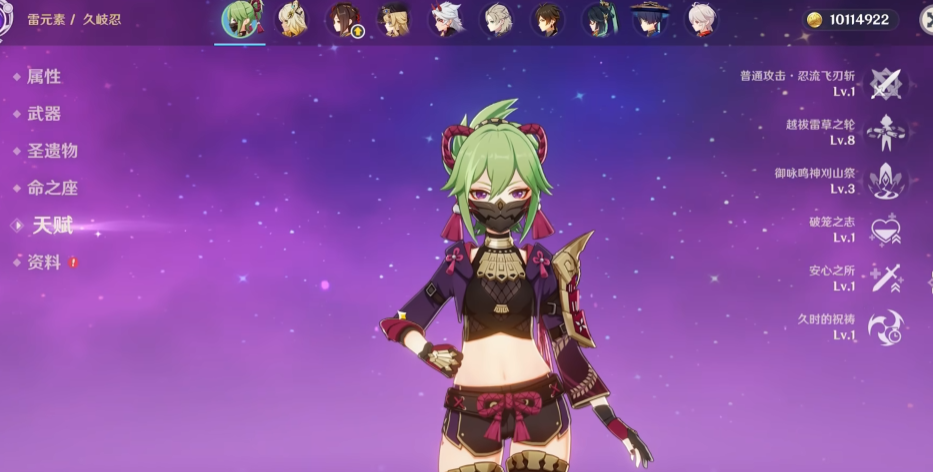Close the character screen
The image size is (933, 472).
pyautogui.click(x=926, y=20)
